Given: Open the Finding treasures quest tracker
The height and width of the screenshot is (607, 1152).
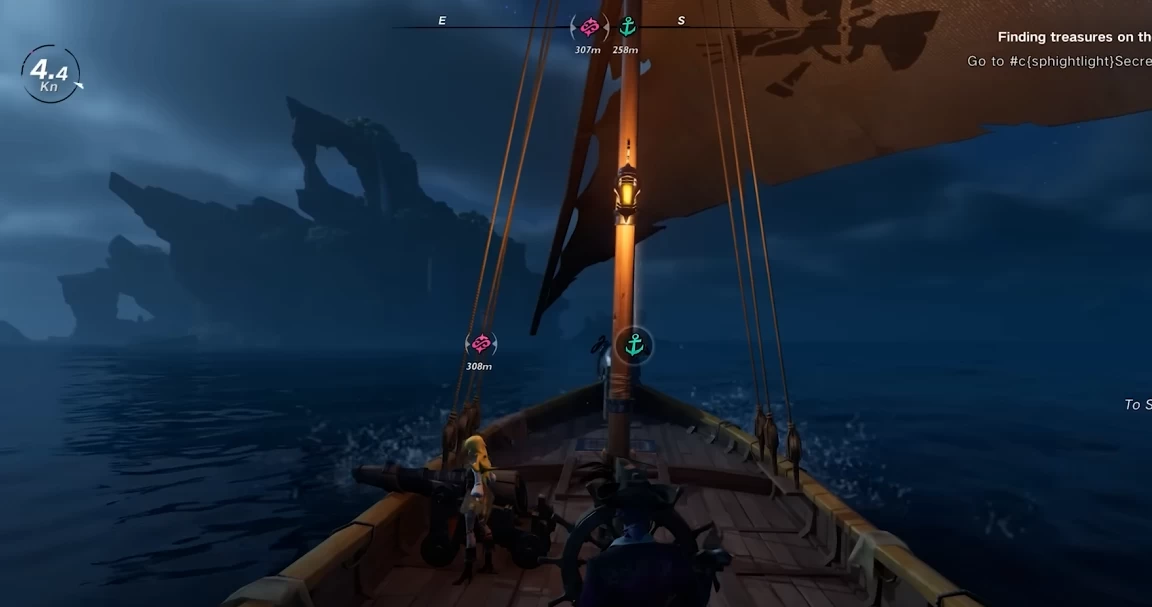Looking at the screenshot, I should tap(1074, 37).
